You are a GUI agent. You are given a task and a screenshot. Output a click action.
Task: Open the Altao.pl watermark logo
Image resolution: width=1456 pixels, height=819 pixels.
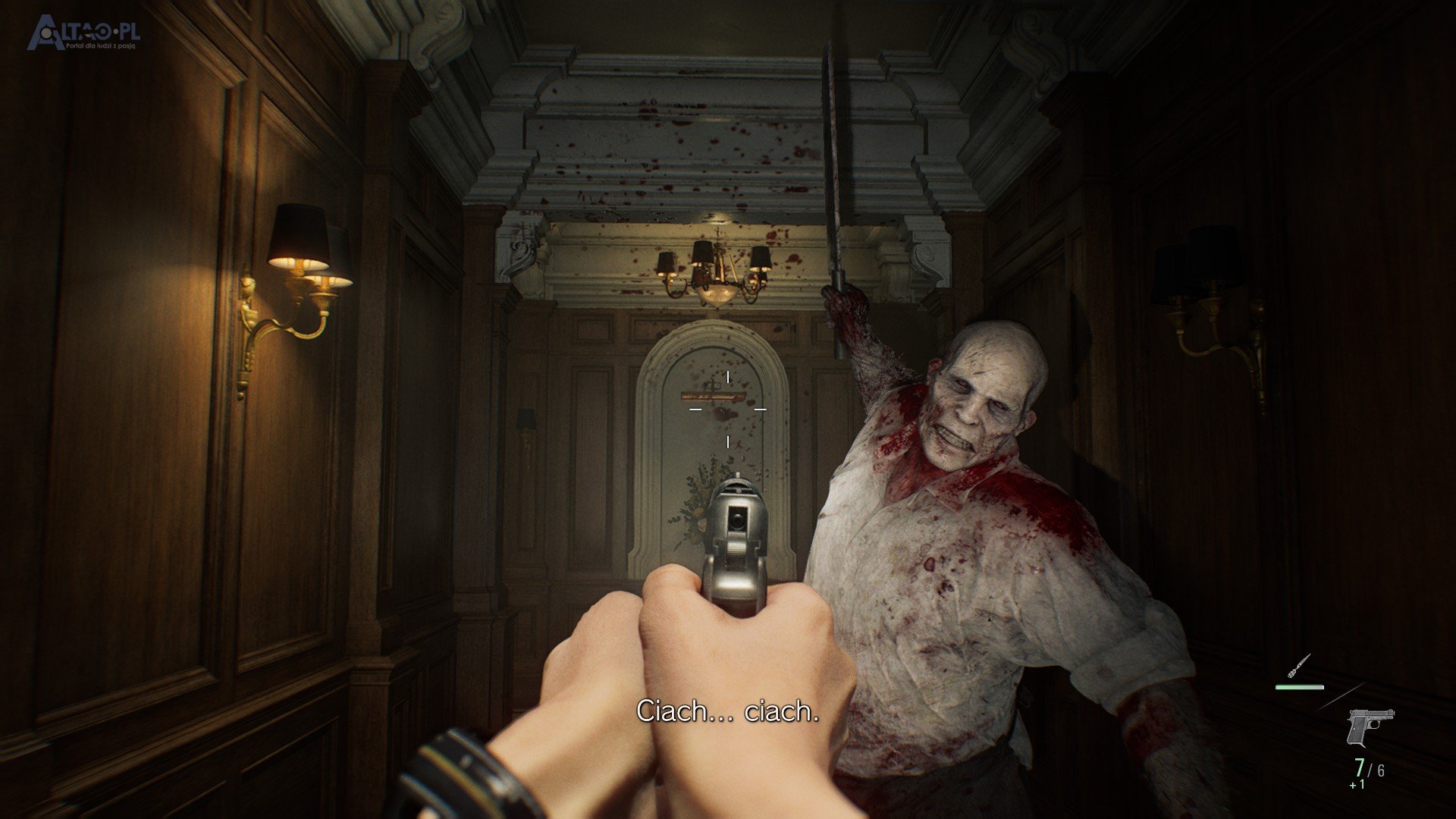point(83,34)
